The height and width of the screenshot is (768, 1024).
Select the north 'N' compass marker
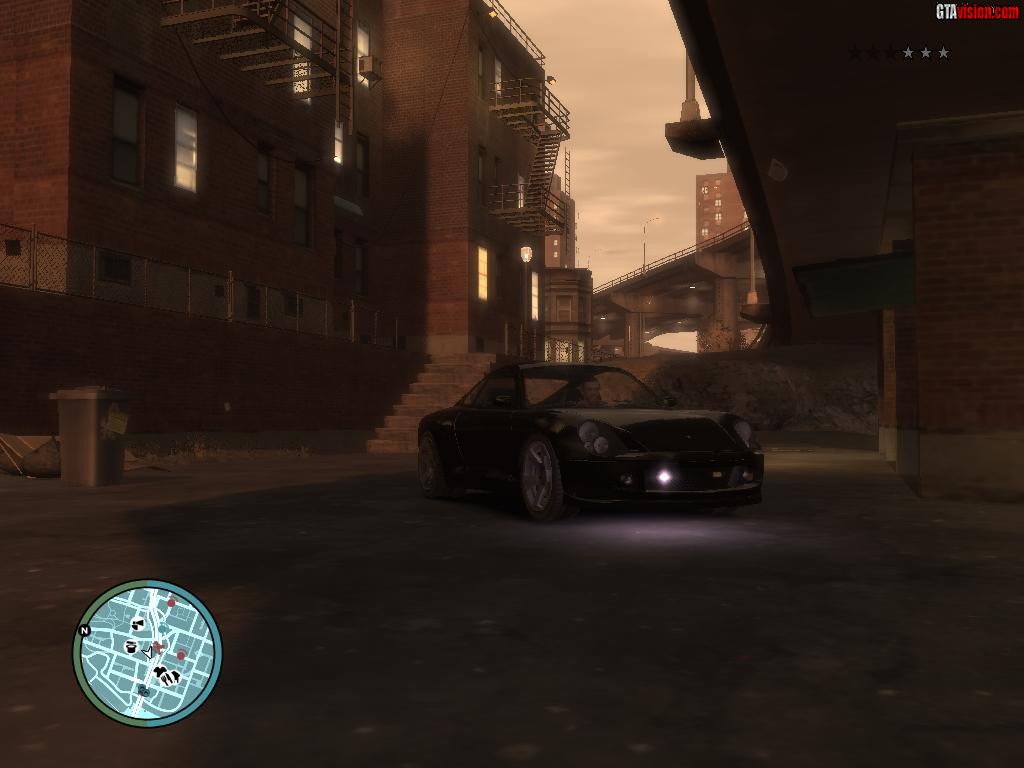85,630
